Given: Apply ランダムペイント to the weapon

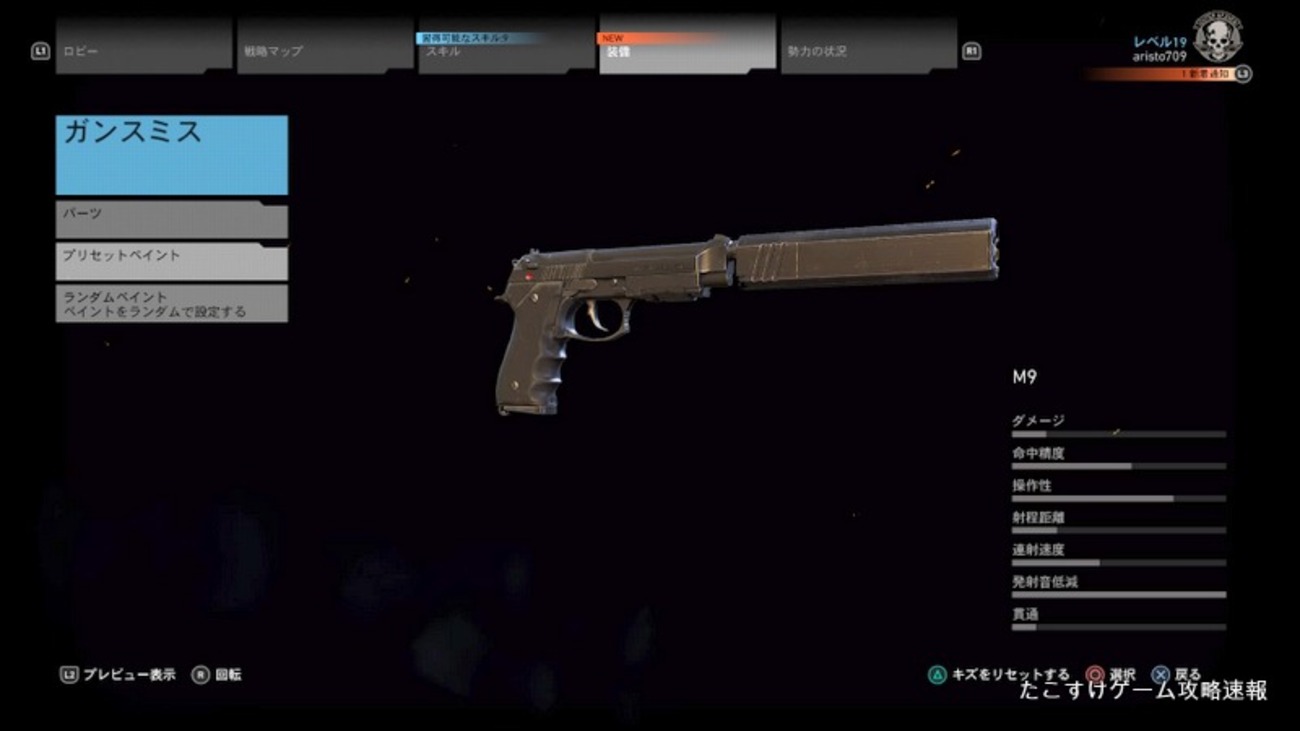Looking at the screenshot, I should [x=171, y=304].
